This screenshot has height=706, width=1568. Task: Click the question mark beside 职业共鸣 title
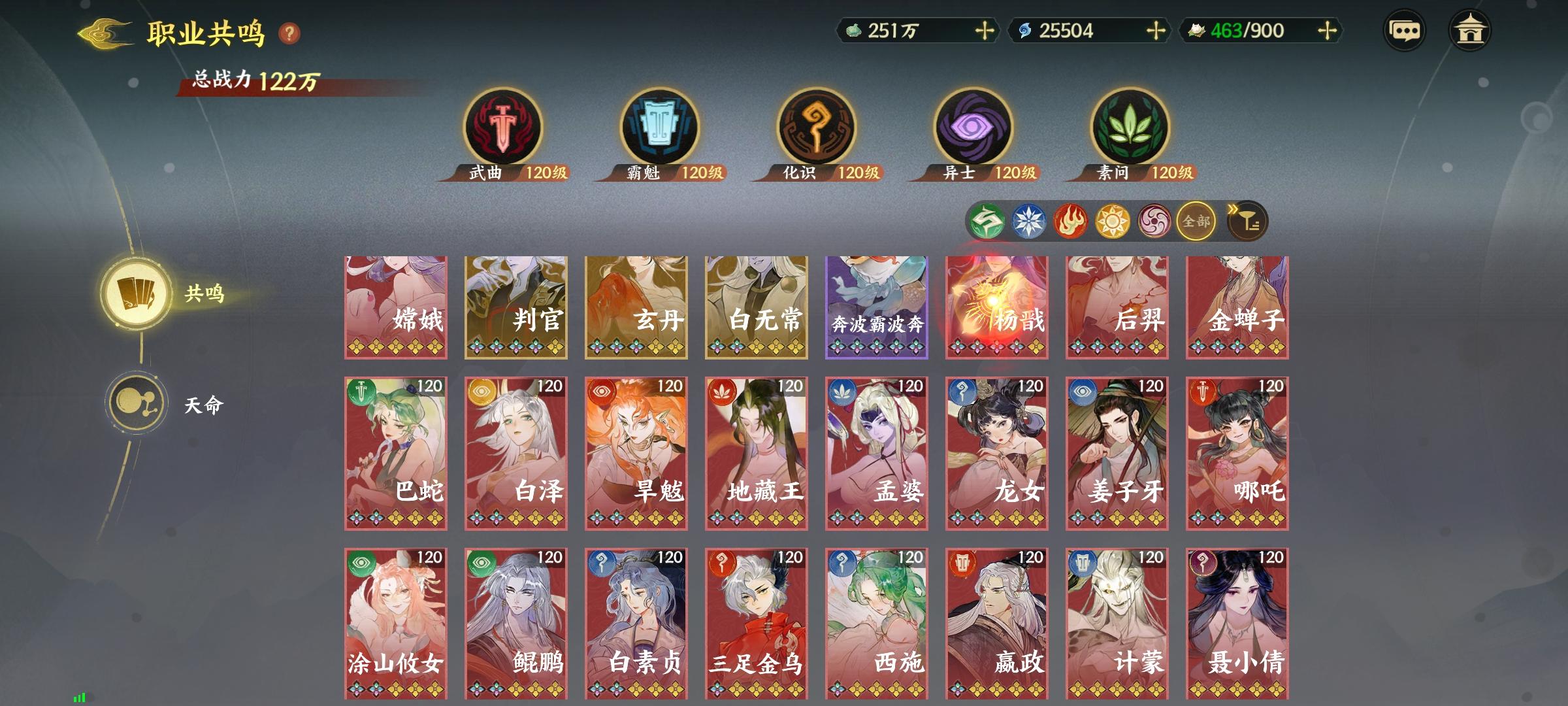(289, 31)
